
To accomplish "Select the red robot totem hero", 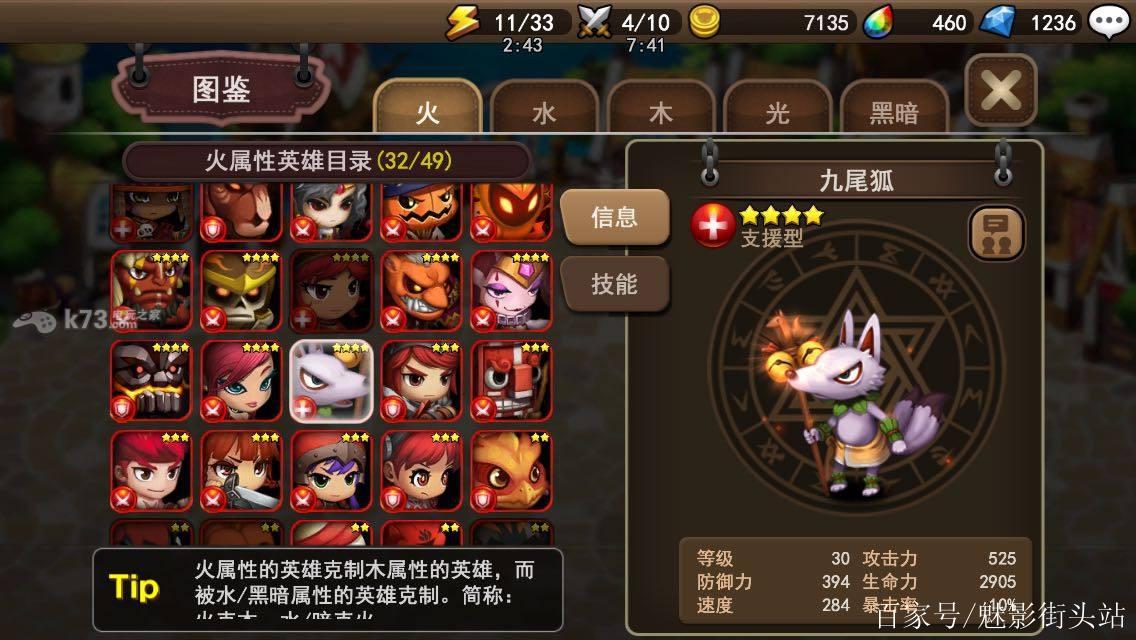I will pos(511,380).
